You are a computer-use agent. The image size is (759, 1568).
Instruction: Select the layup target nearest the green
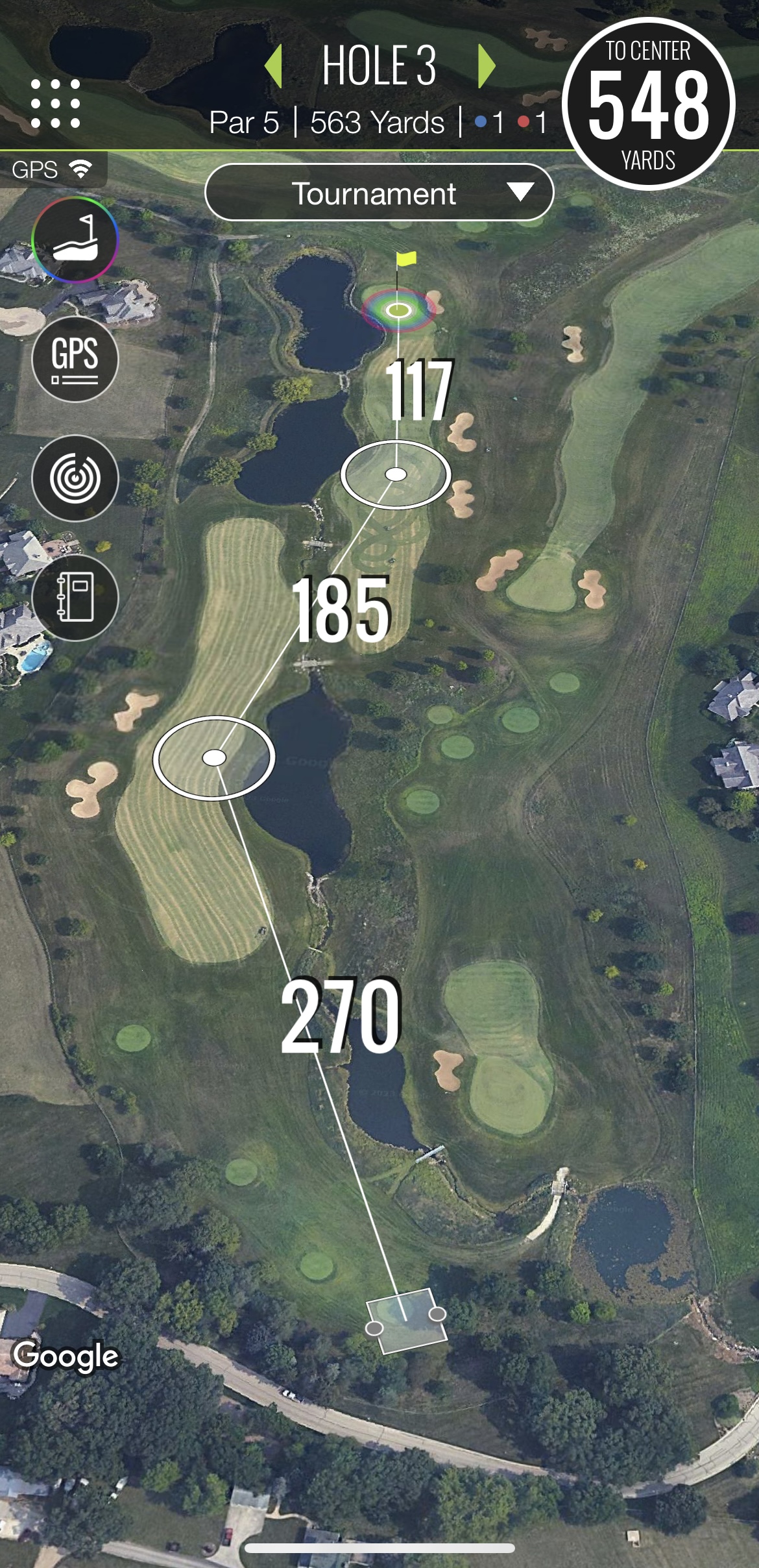click(396, 474)
